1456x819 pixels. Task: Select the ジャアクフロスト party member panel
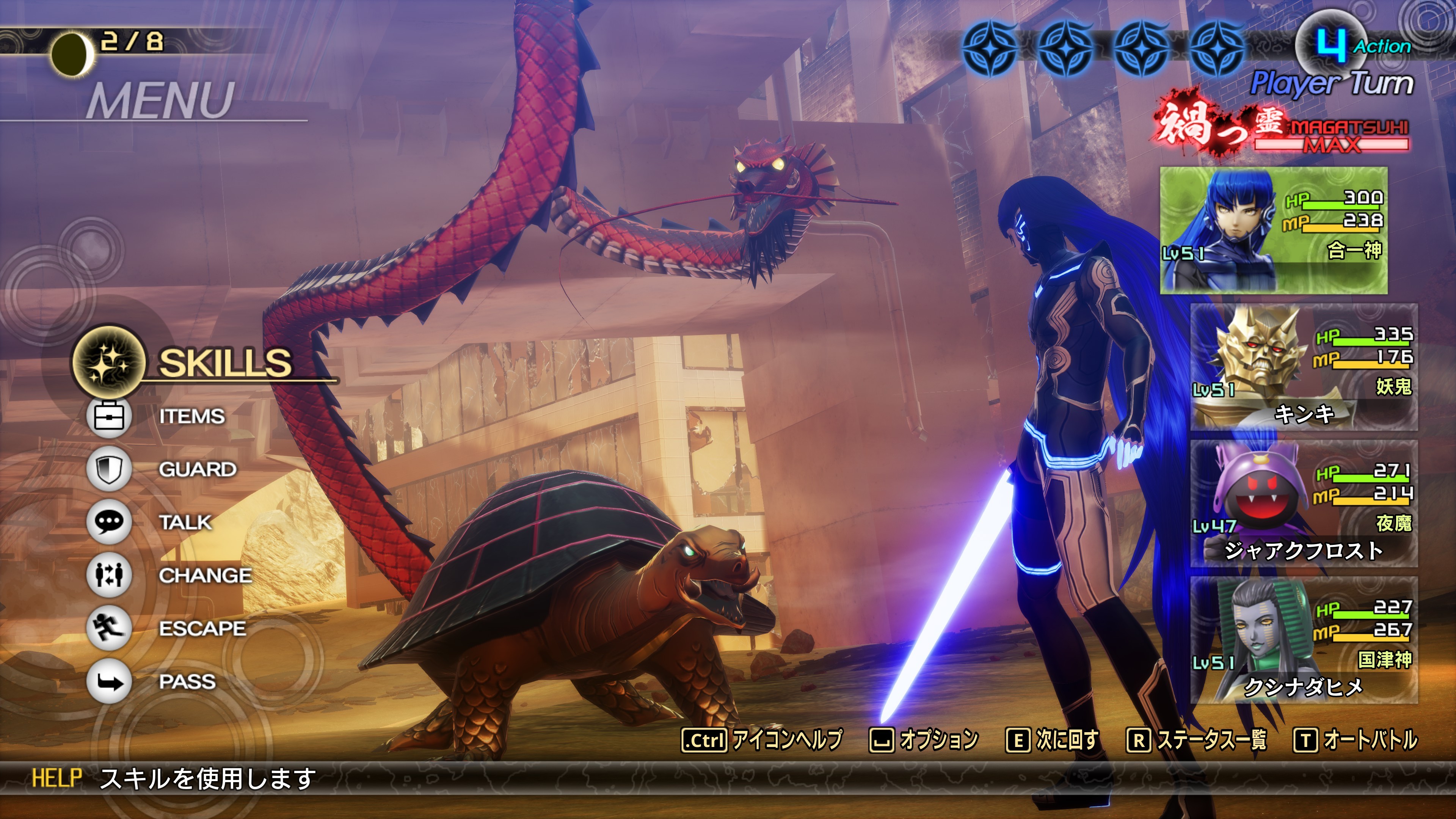click(1304, 504)
